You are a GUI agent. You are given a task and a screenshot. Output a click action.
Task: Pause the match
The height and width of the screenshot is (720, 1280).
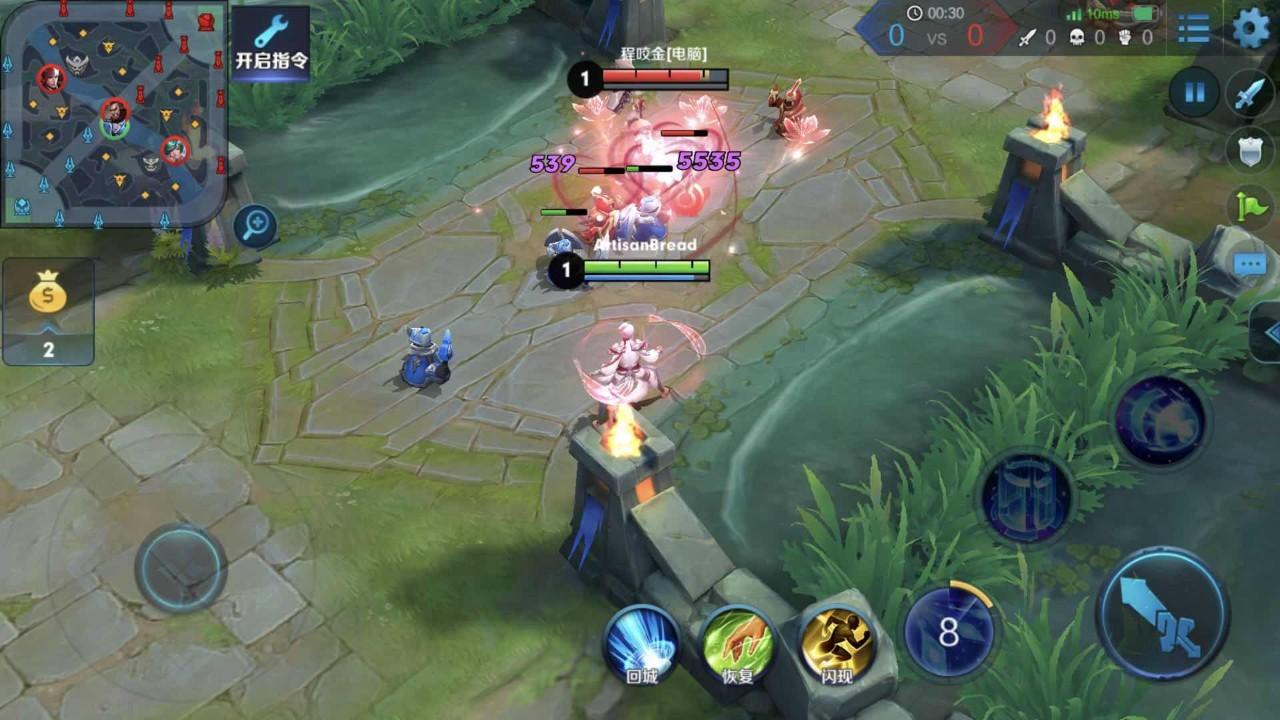coord(1194,93)
